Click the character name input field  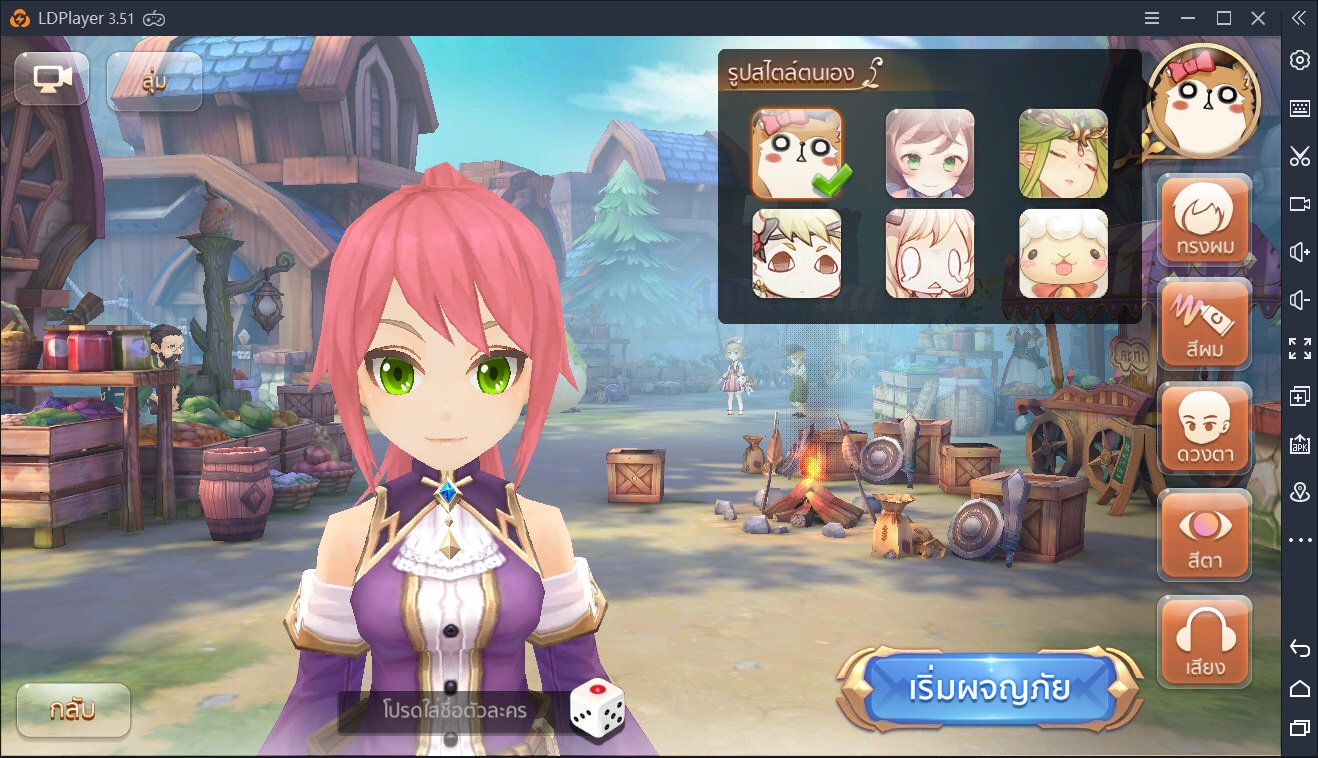(x=453, y=711)
